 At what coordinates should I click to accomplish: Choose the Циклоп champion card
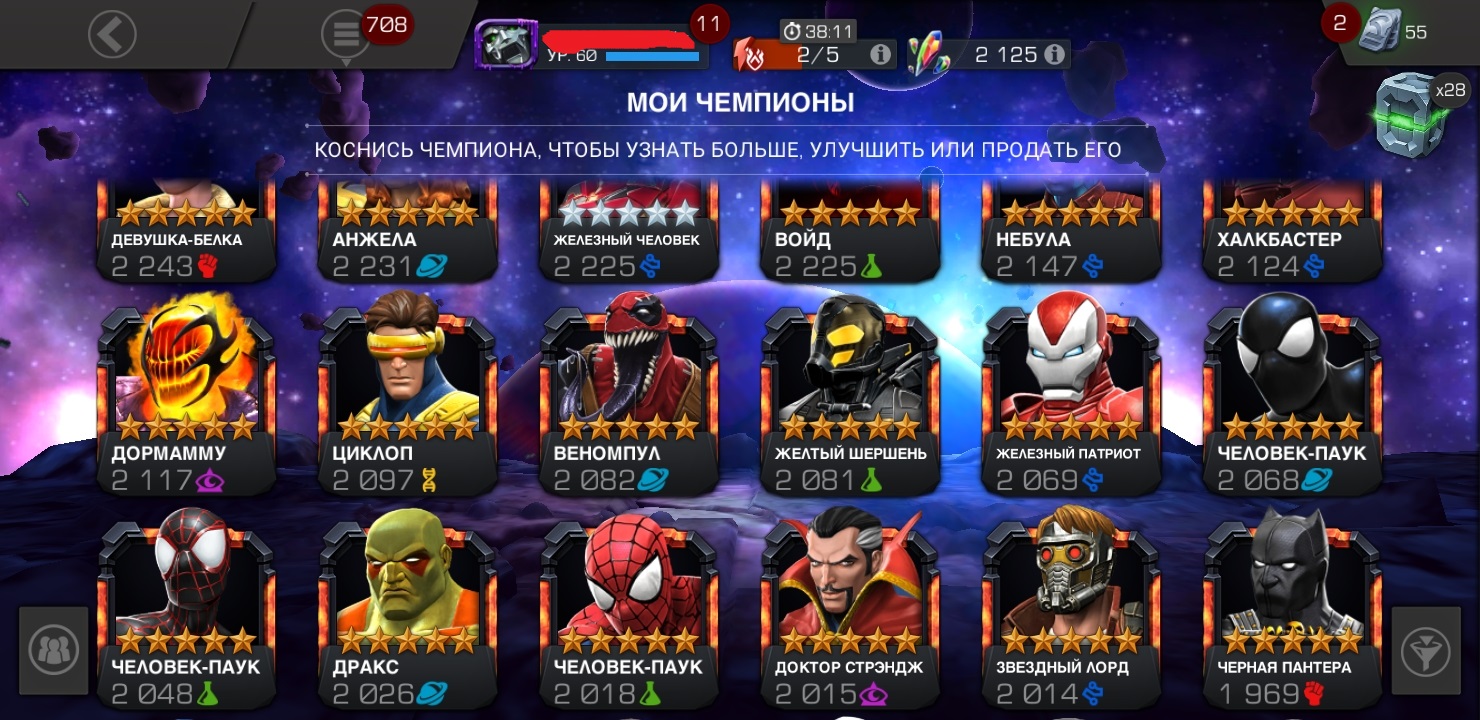(x=407, y=395)
